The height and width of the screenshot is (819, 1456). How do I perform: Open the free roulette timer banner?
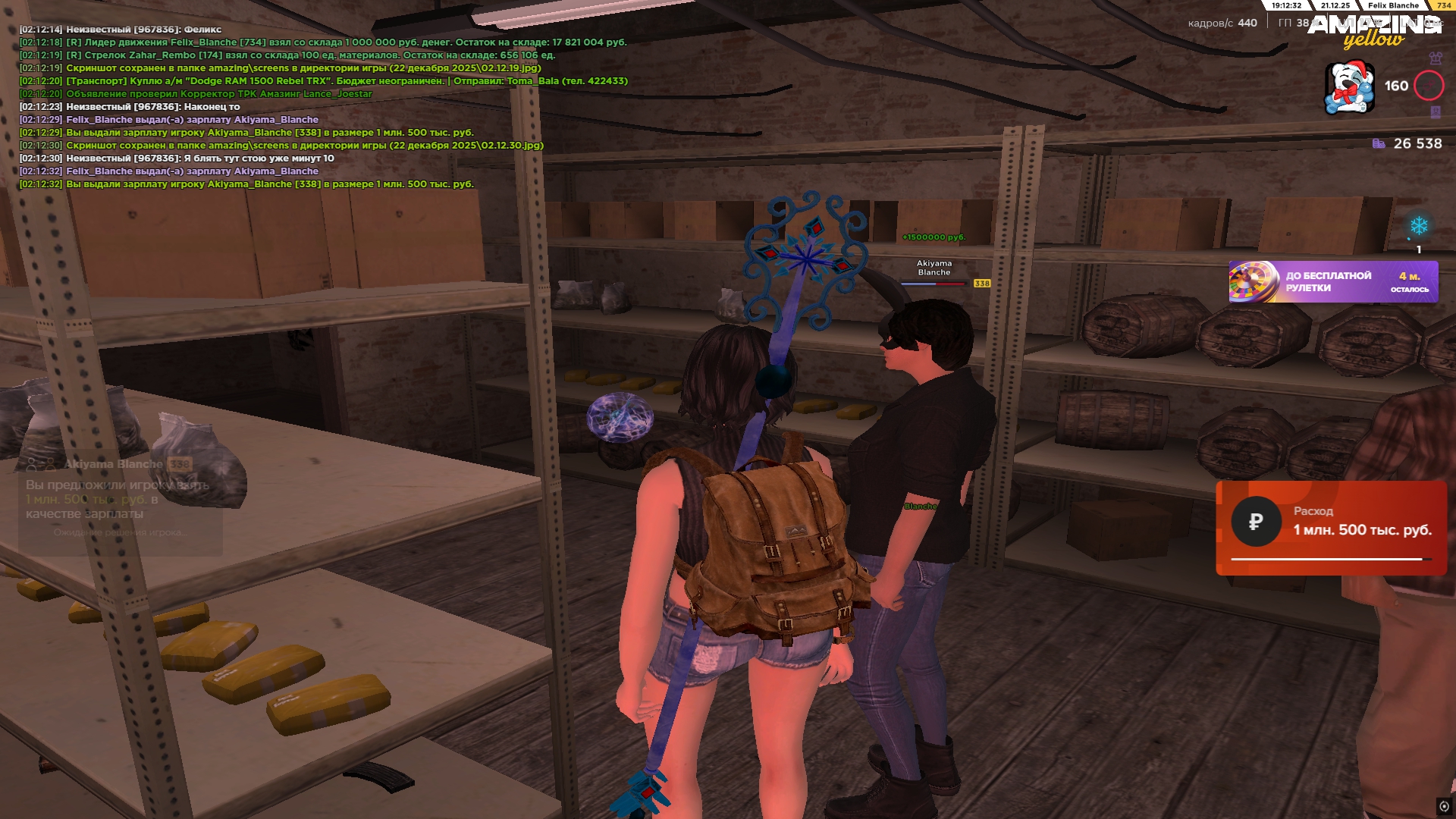[1332, 282]
